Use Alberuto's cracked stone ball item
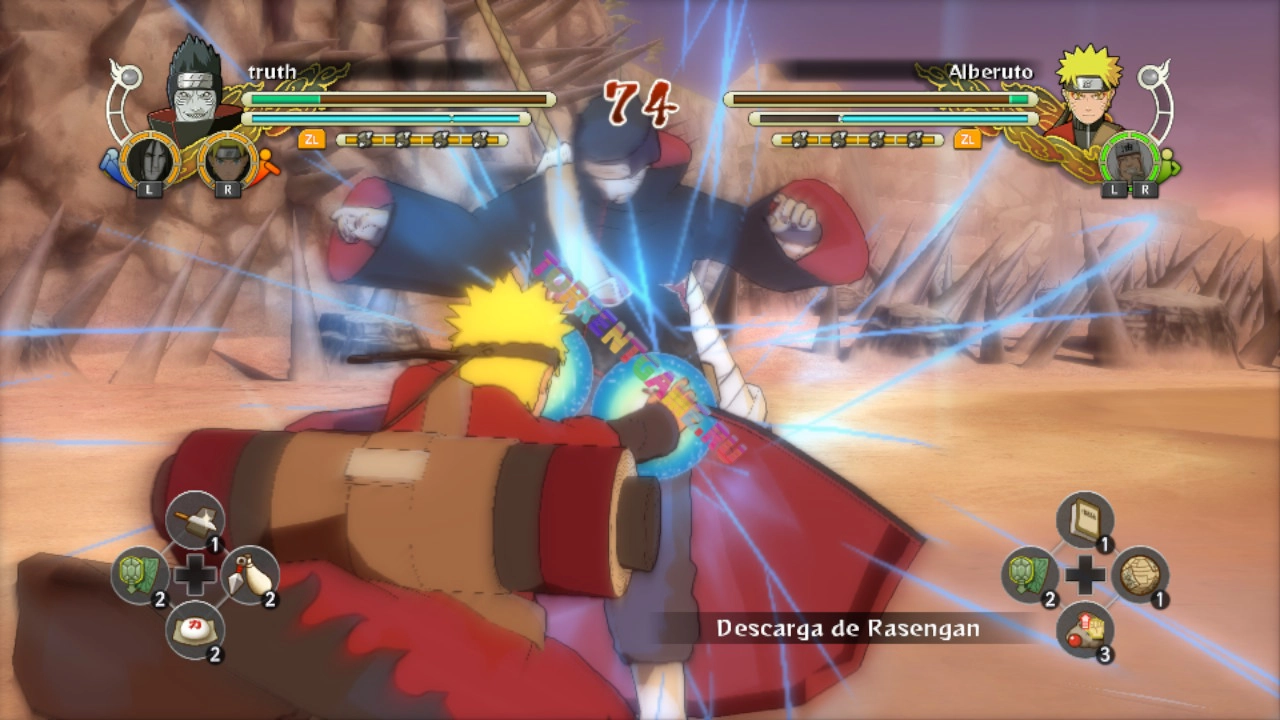The height and width of the screenshot is (720, 1280). [1139, 576]
